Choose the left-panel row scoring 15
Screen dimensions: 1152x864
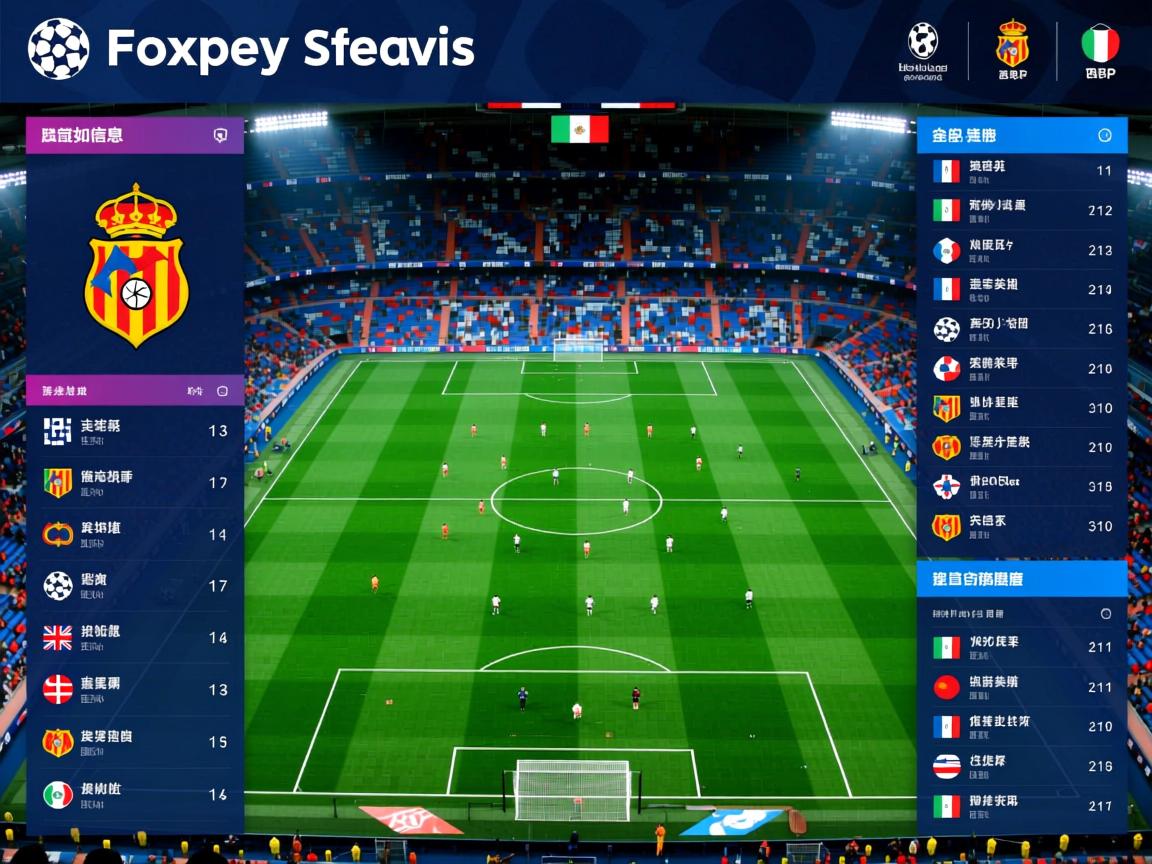click(x=135, y=742)
